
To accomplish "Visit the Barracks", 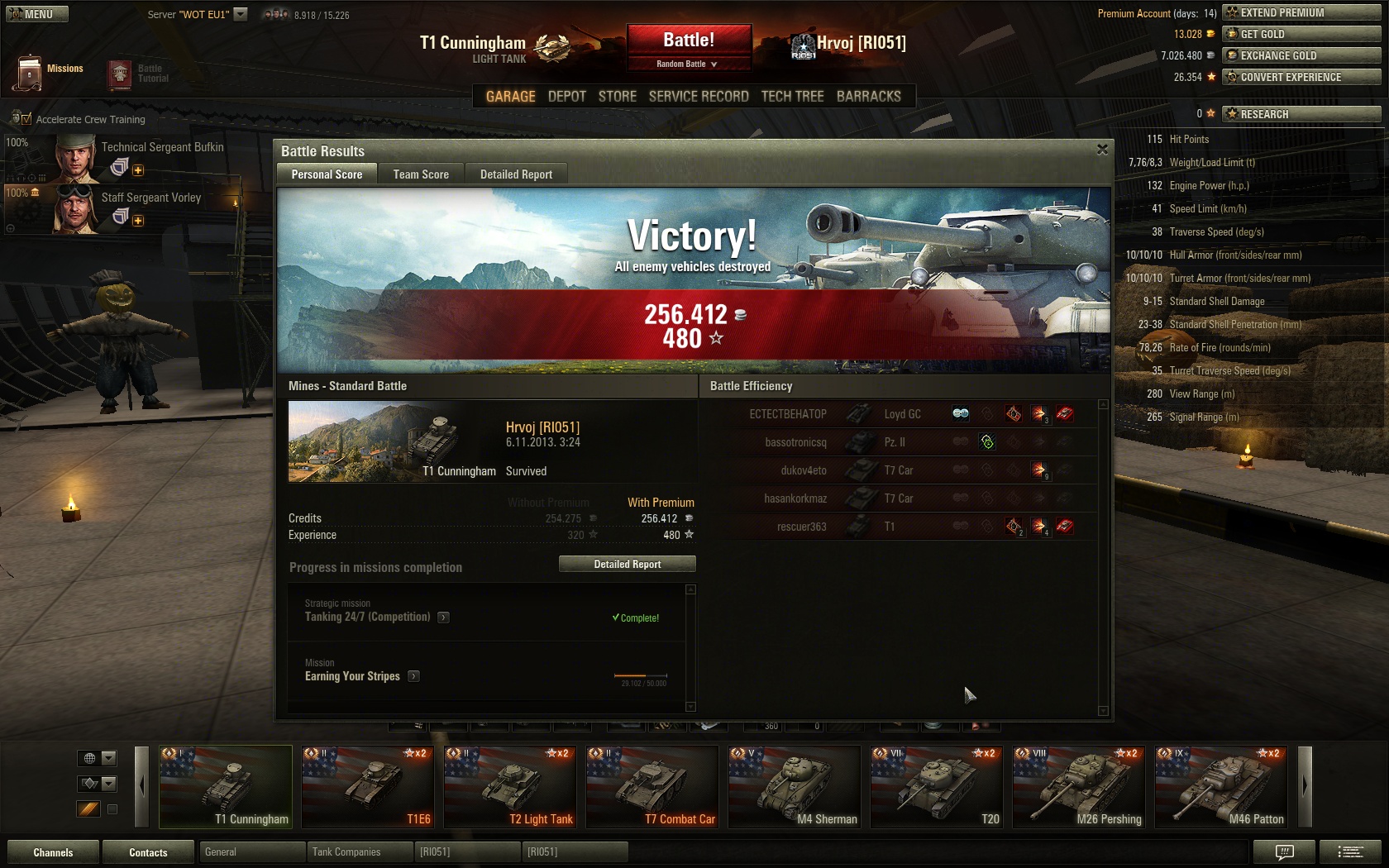I will (x=868, y=97).
